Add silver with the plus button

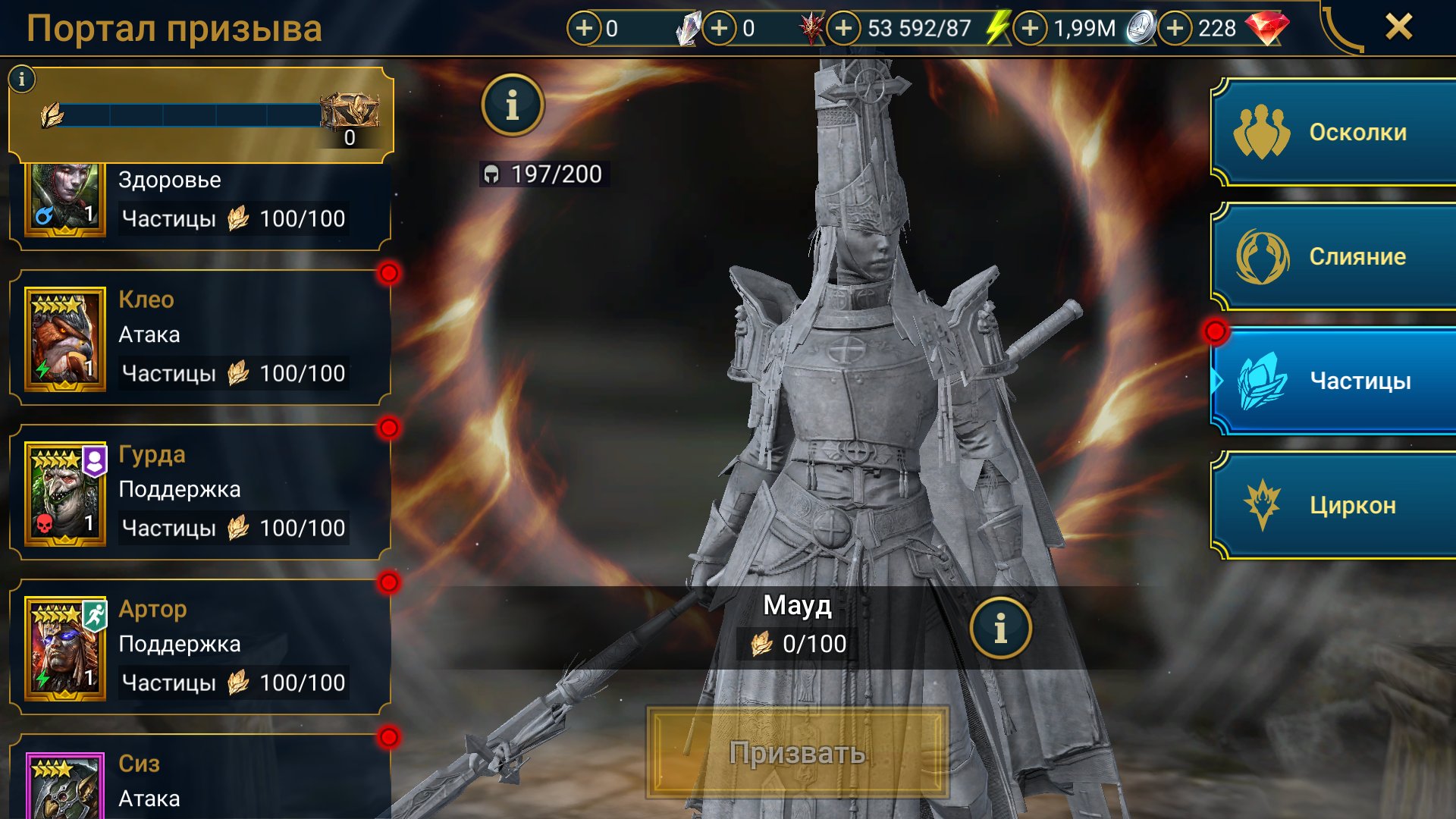coord(1030,29)
